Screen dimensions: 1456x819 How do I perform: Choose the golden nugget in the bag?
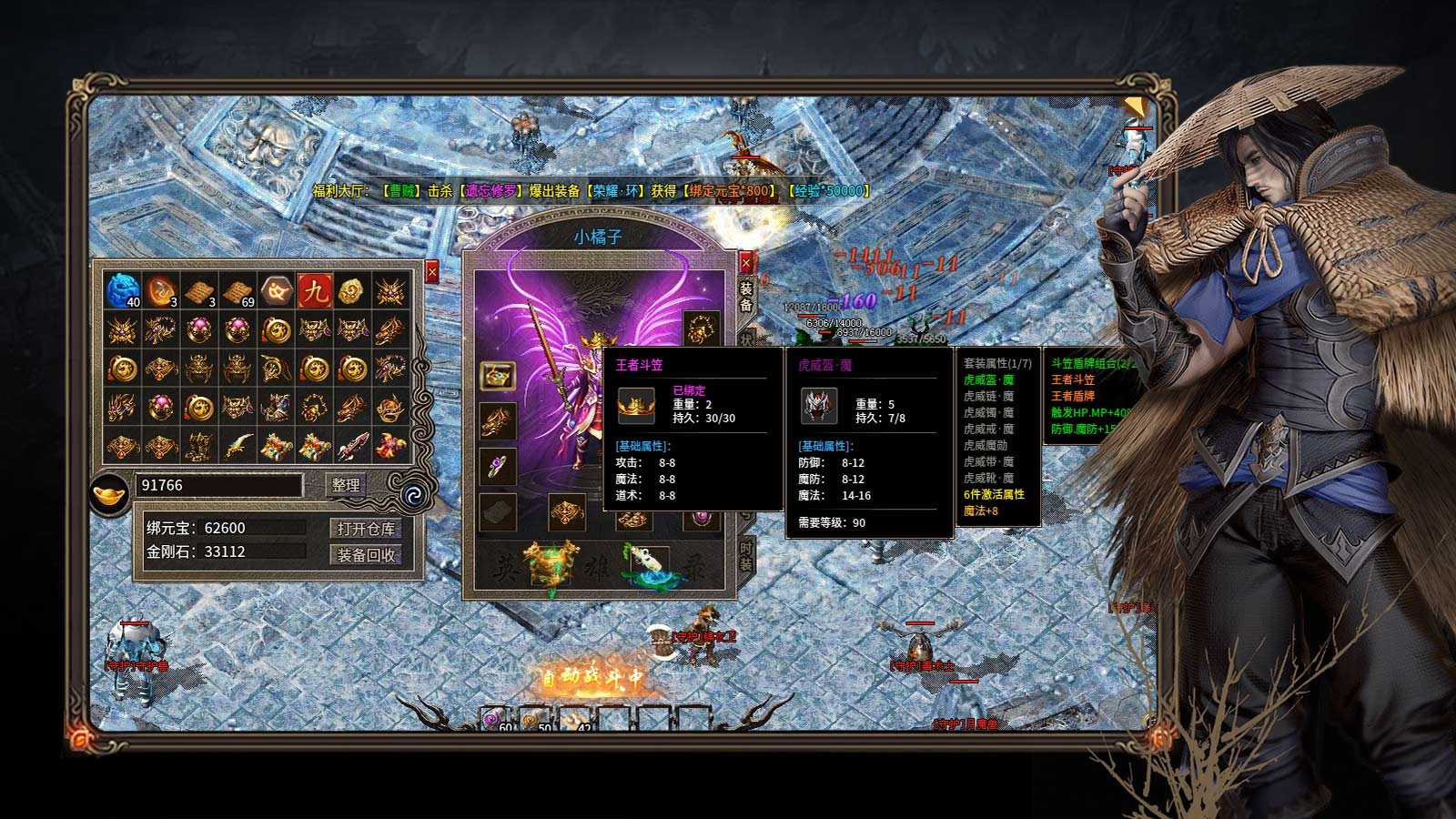click(x=352, y=291)
